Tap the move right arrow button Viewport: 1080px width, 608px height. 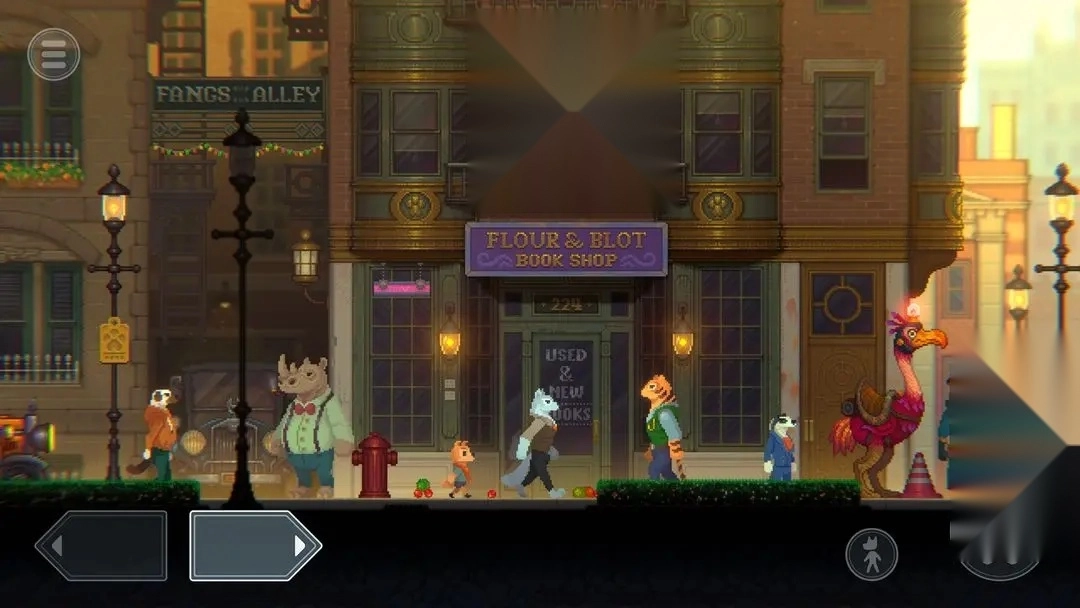click(x=255, y=546)
